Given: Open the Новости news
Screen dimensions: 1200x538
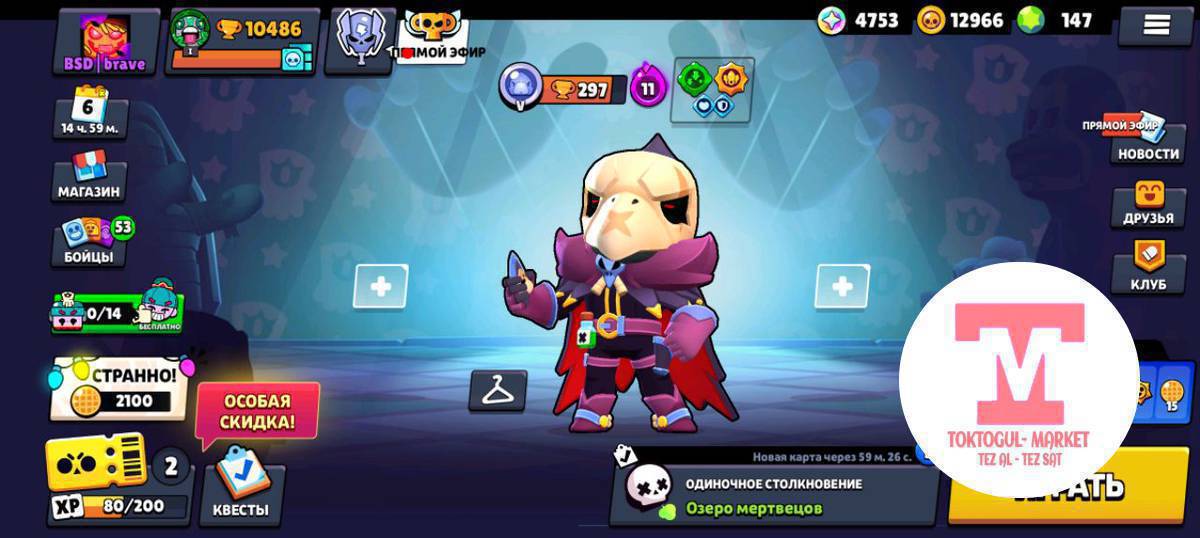Looking at the screenshot, I should pyautogui.click(x=1149, y=142).
